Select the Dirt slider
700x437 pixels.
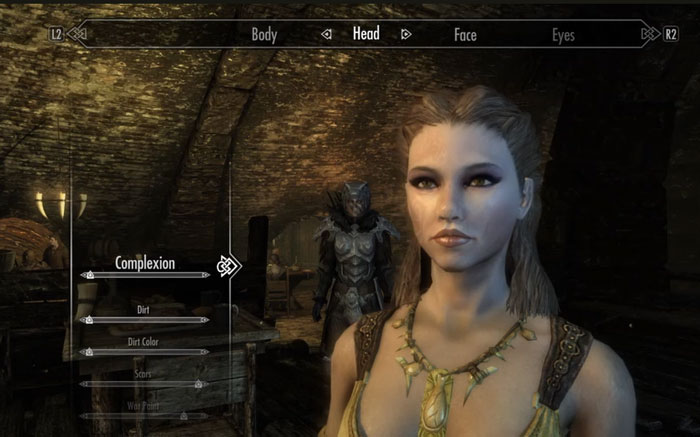[145, 320]
